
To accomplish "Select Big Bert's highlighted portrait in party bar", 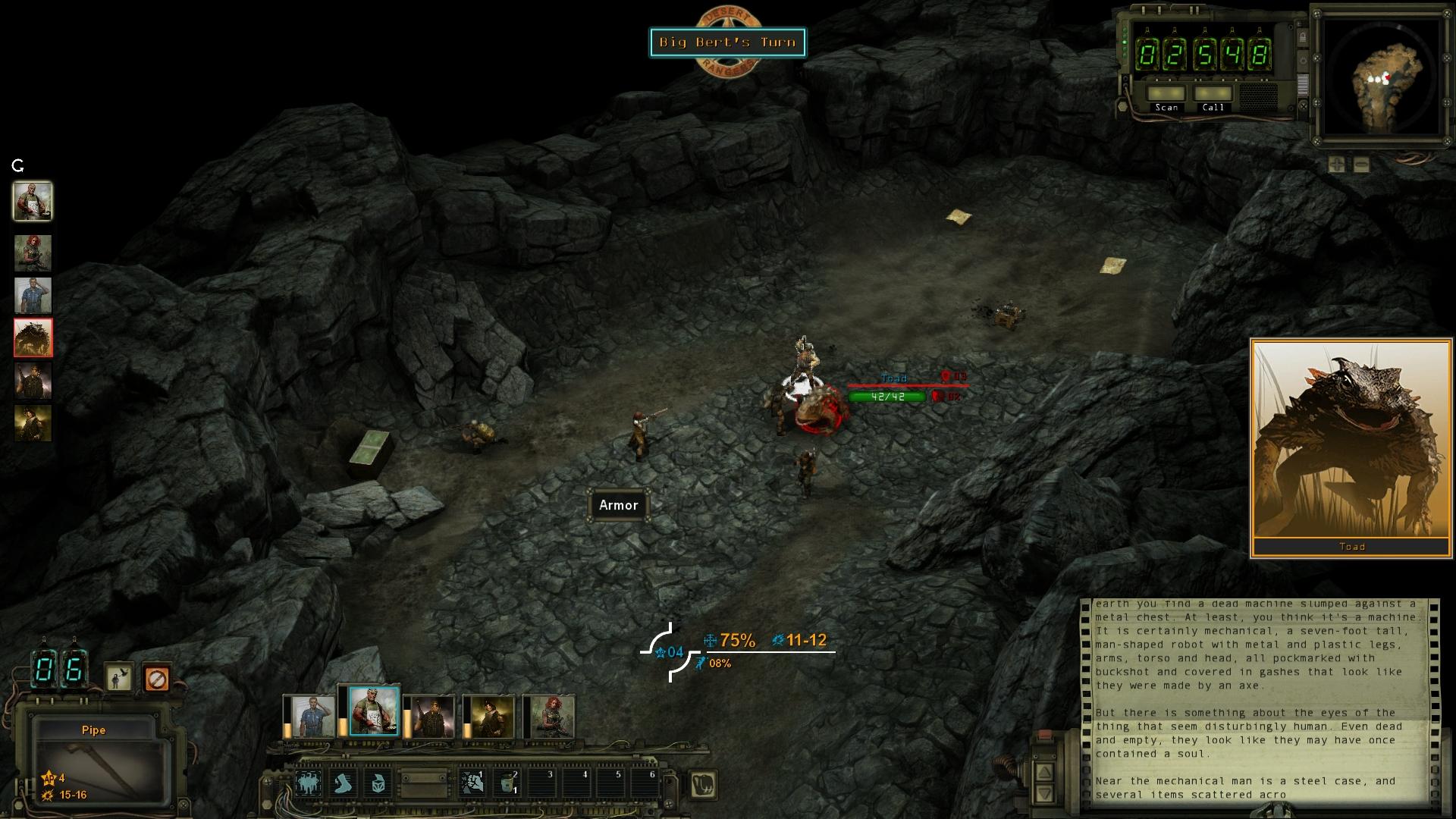I will pos(373,711).
